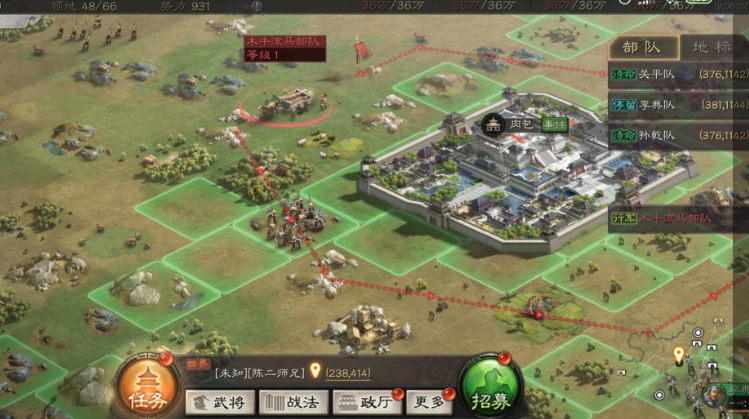Switch to the 地标 (Landmarks) tab

pyautogui.click(x=711, y=47)
